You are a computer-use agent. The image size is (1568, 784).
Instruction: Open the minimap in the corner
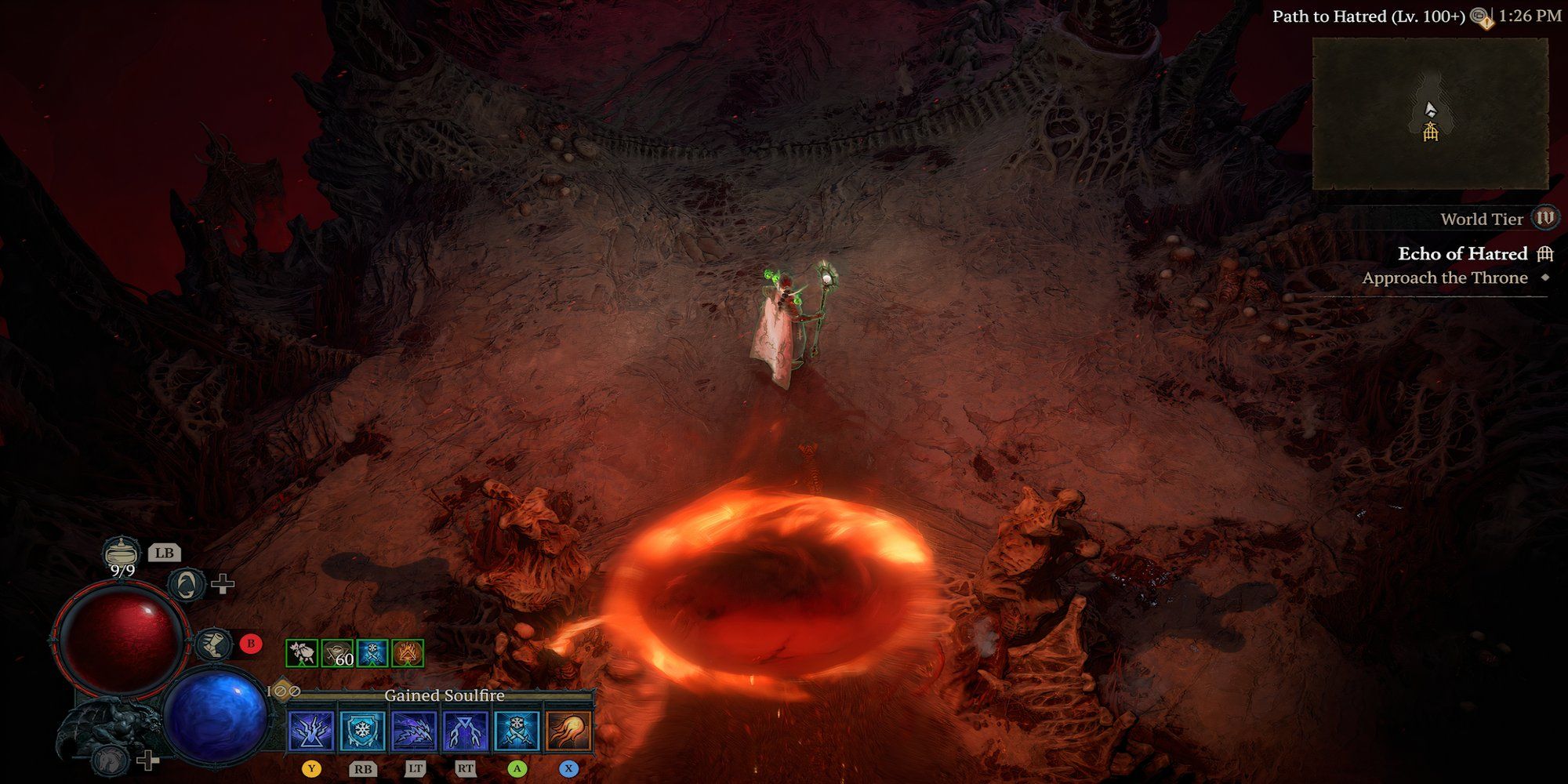pyautogui.click(x=1430, y=114)
